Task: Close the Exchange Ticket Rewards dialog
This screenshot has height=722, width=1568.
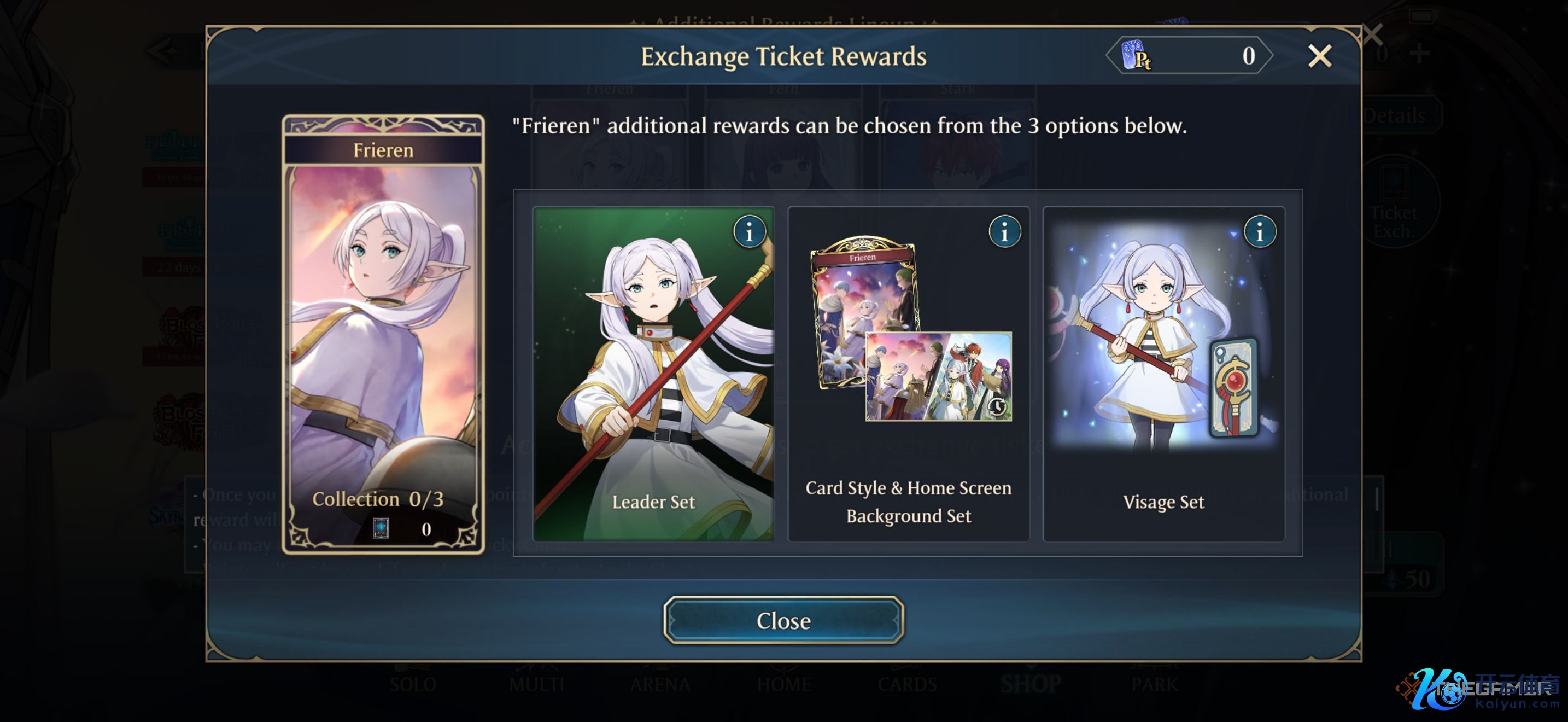Action: coord(783,620)
